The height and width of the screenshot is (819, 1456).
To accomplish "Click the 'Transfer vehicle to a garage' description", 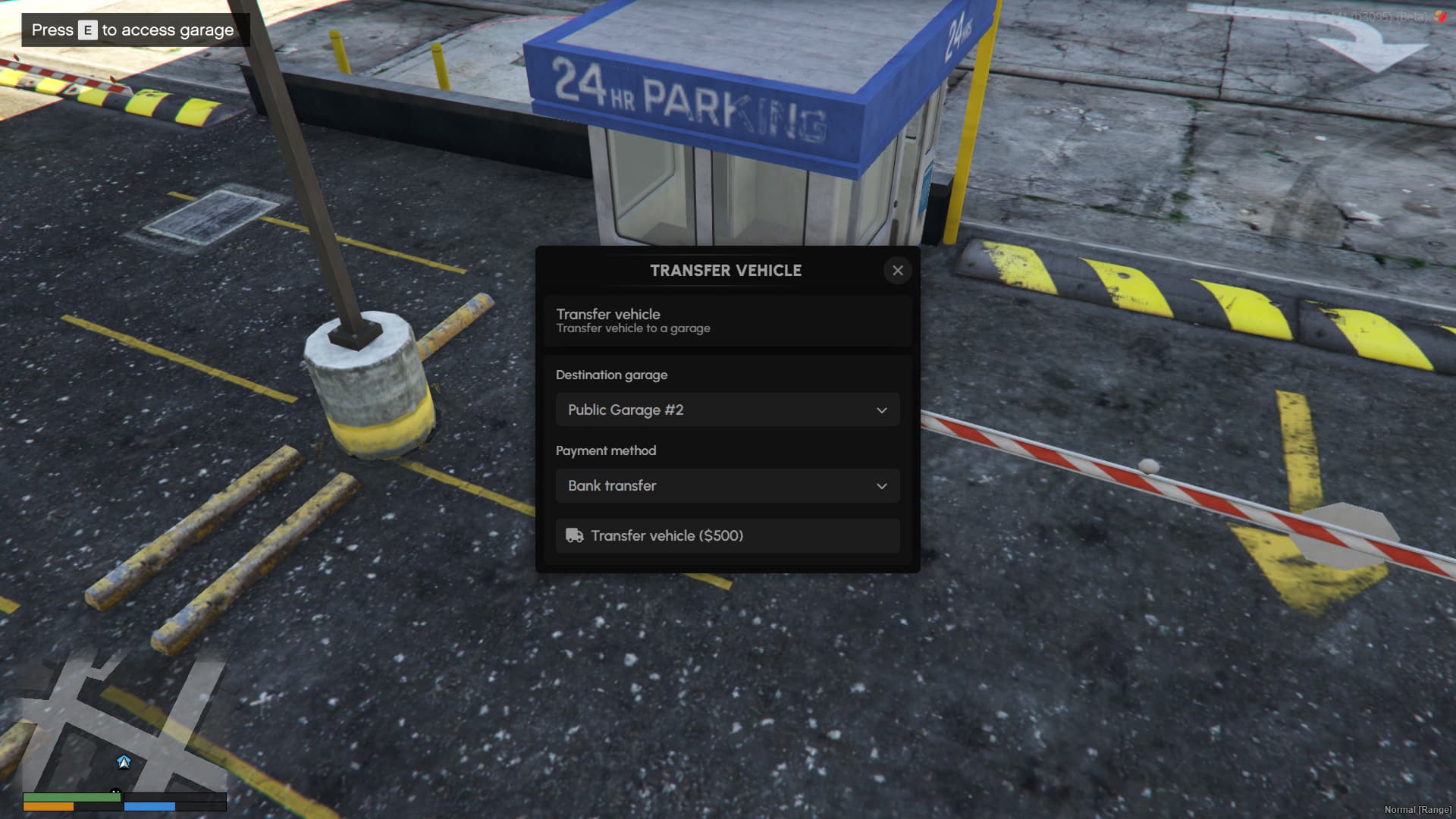I will coord(633,328).
